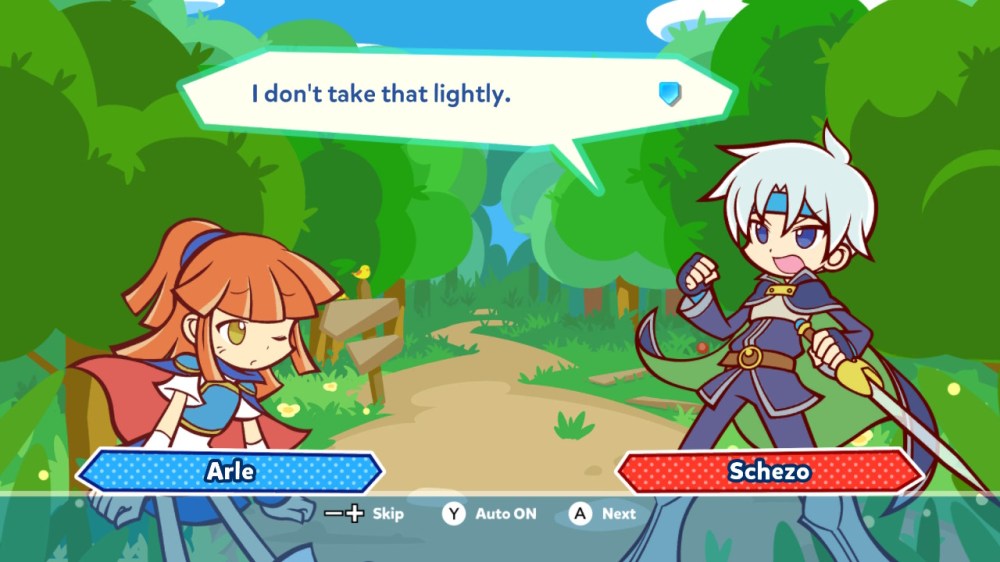Turn Auto ON for dialogue

coord(490,514)
